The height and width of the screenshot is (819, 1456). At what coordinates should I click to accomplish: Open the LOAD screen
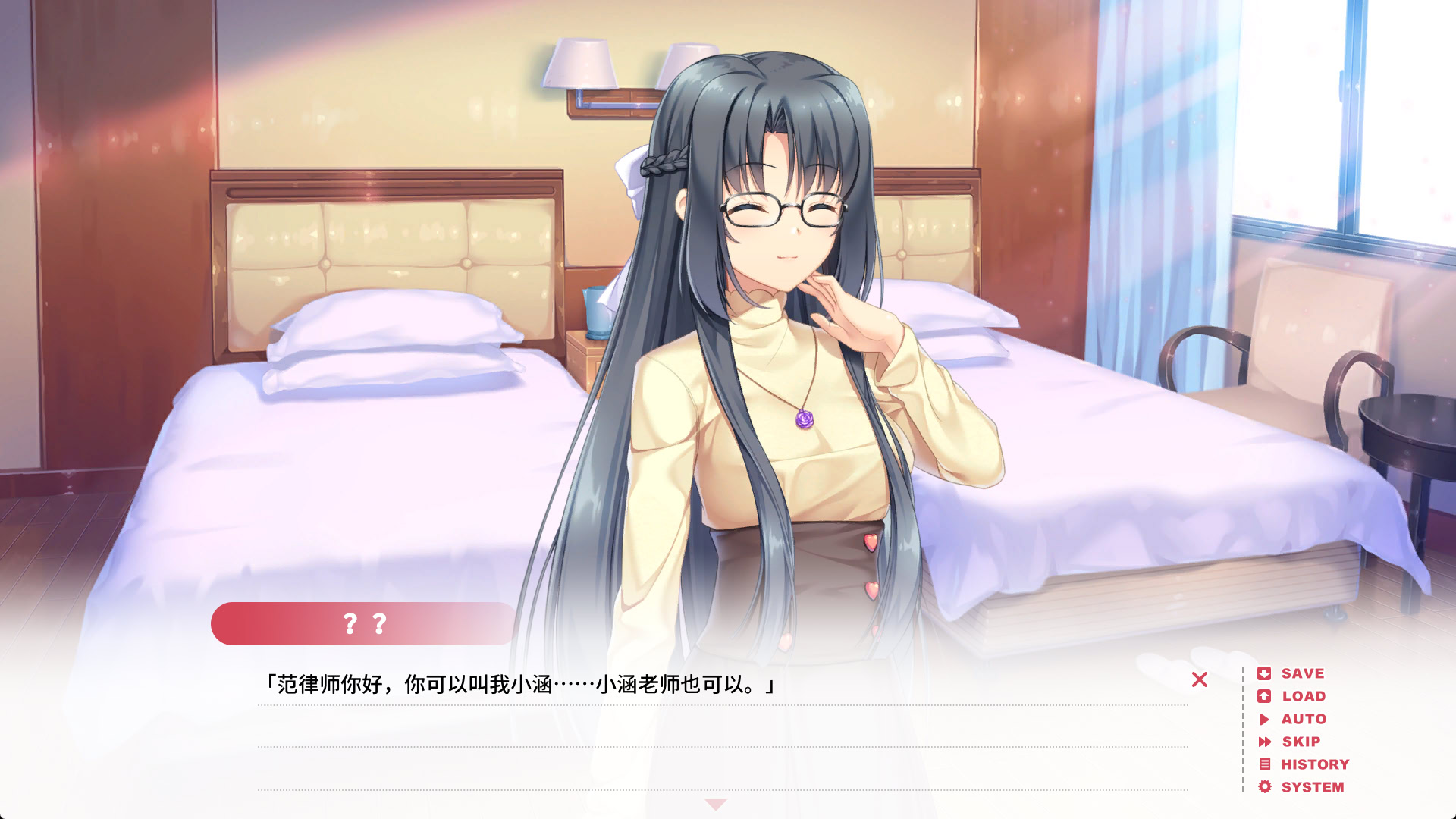[x=1302, y=696]
